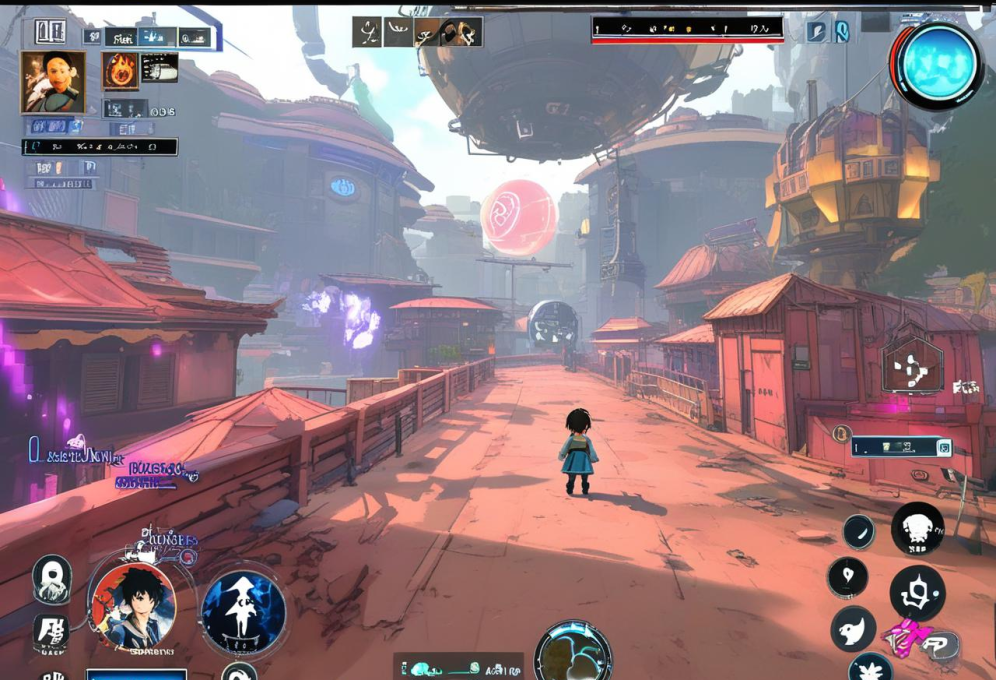This screenshot has width=996, height=680.
Task: Select the dark-haired character portrait circle
Action: 133,604
